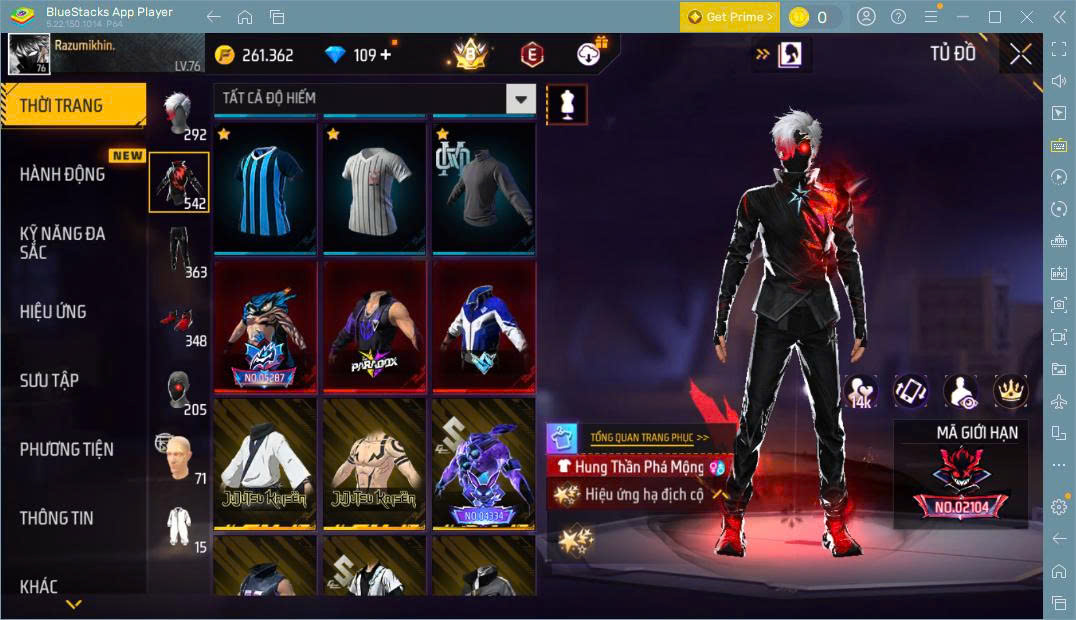Open the red shoes category

tap(178, 322)
